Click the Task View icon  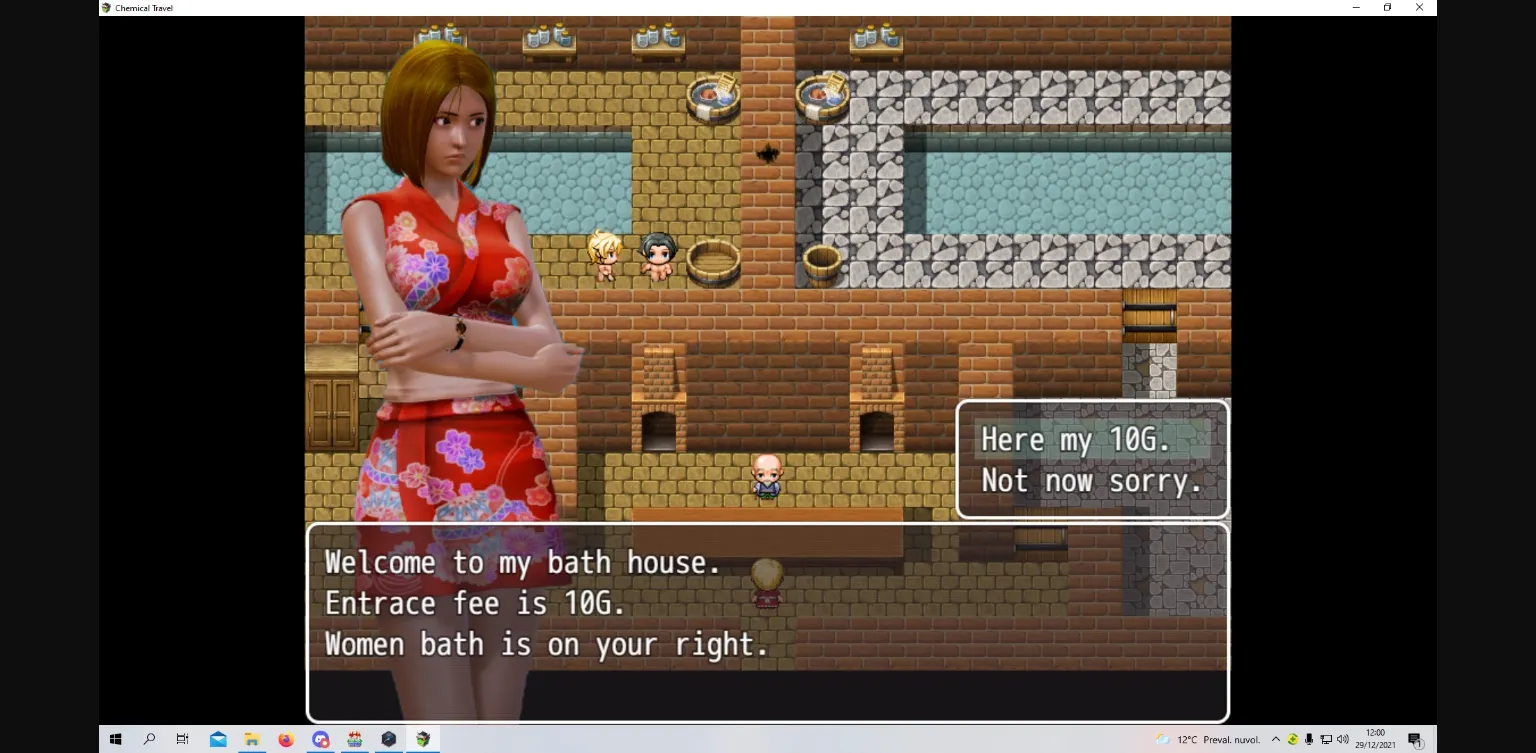click(182, 740)
